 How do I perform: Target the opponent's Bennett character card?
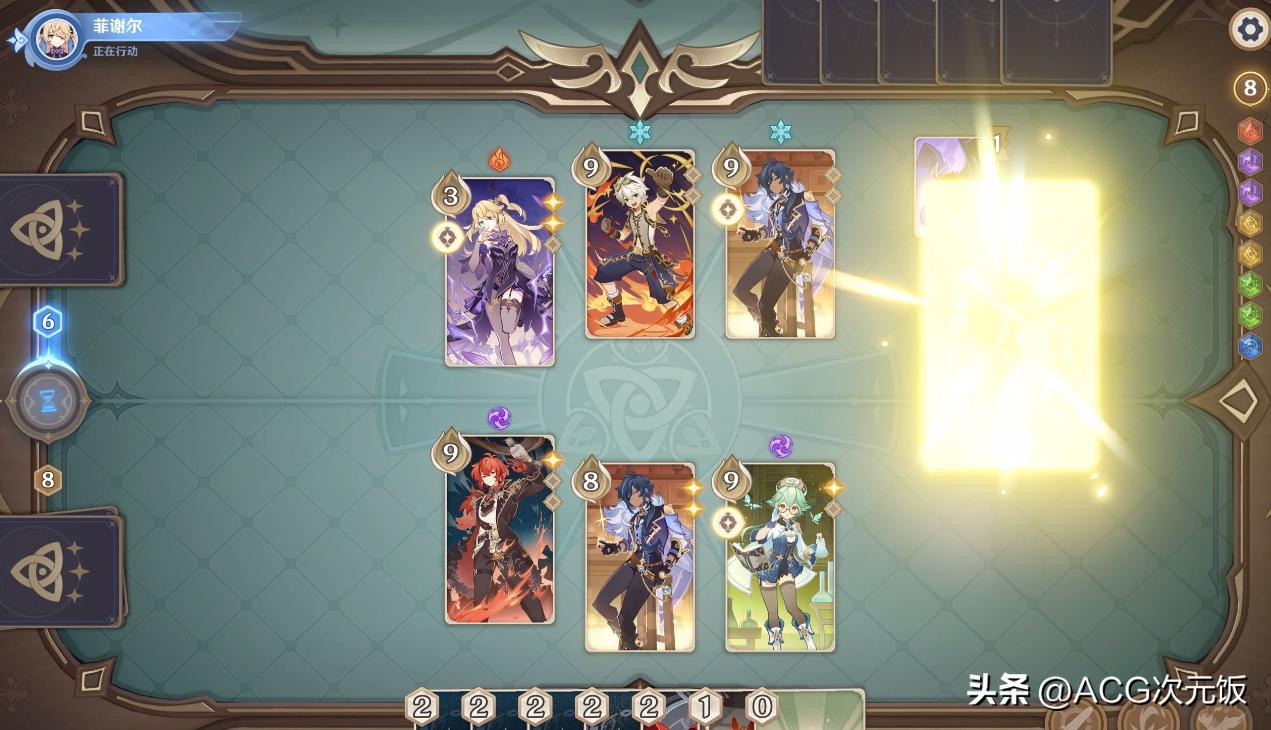[x=640, y=245]
